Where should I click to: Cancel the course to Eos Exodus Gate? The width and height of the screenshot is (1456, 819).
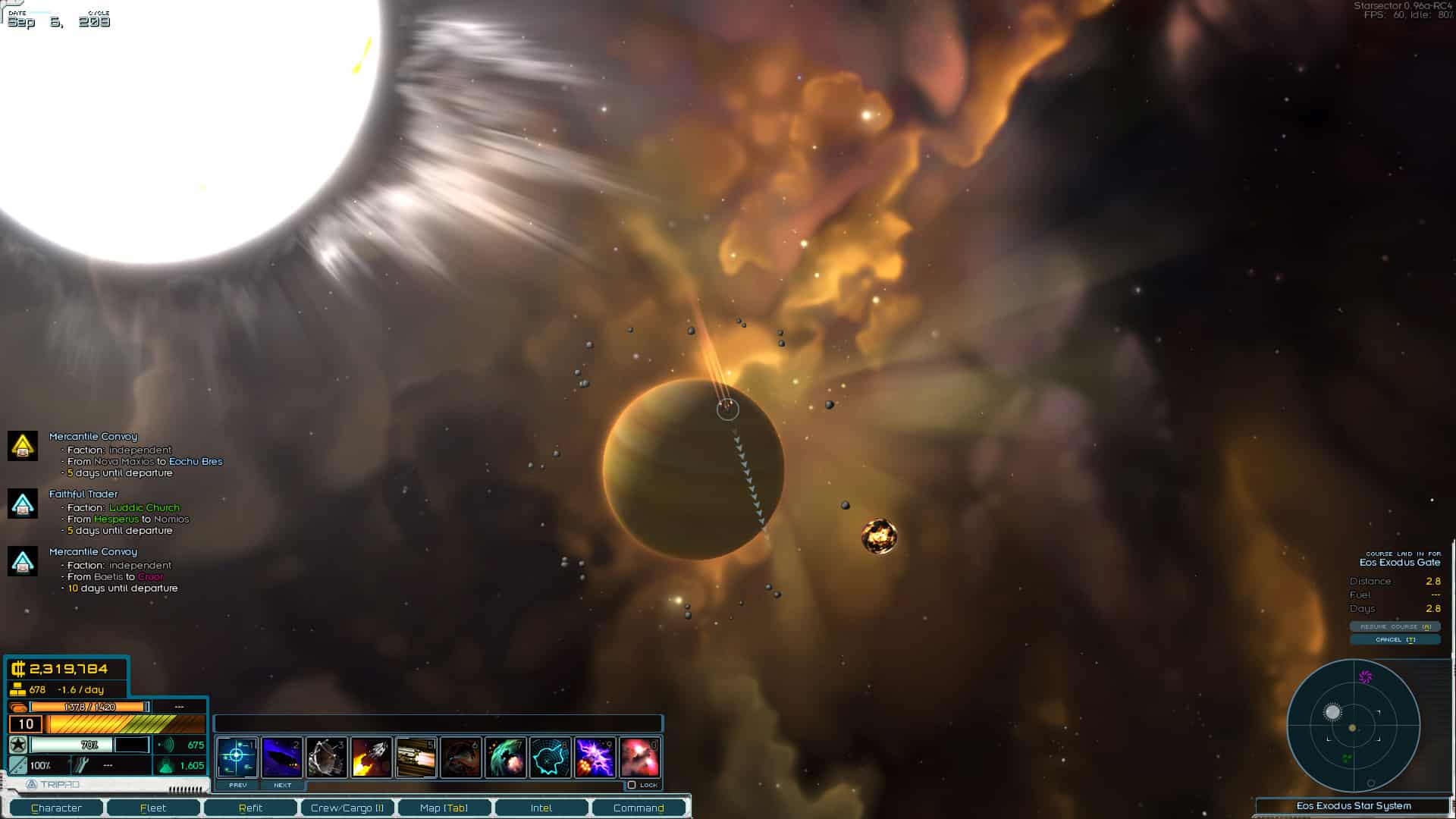tap(1395, 639)
